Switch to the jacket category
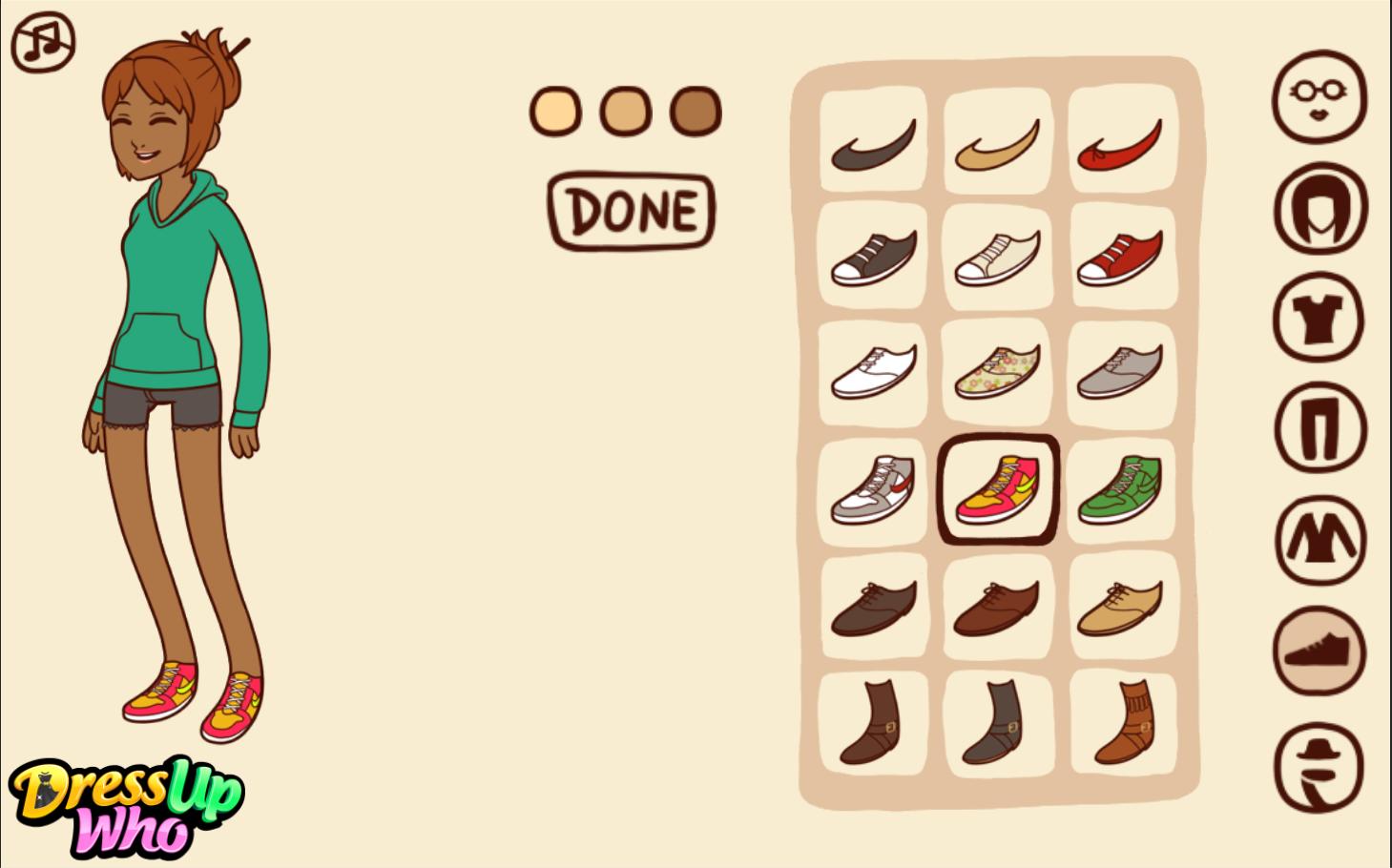This screenshot has height=868, width=1392. click(1319, 540)
